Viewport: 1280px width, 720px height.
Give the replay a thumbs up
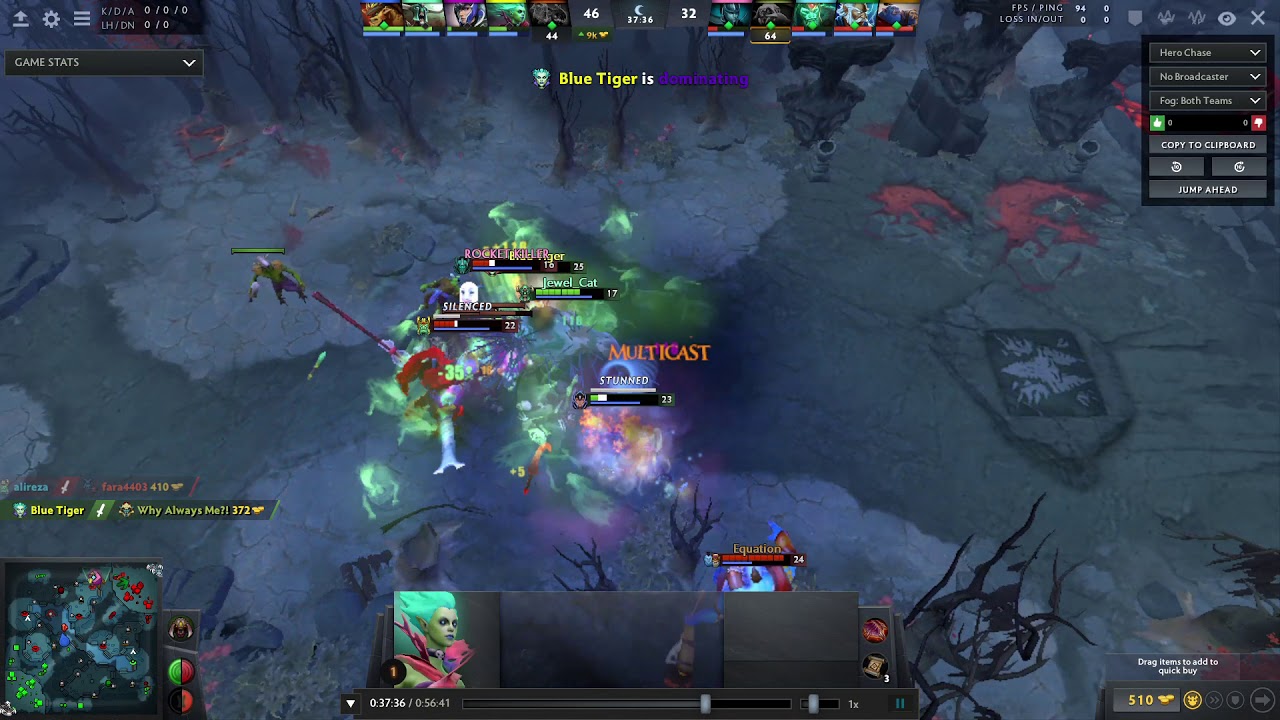[1158, 123]
